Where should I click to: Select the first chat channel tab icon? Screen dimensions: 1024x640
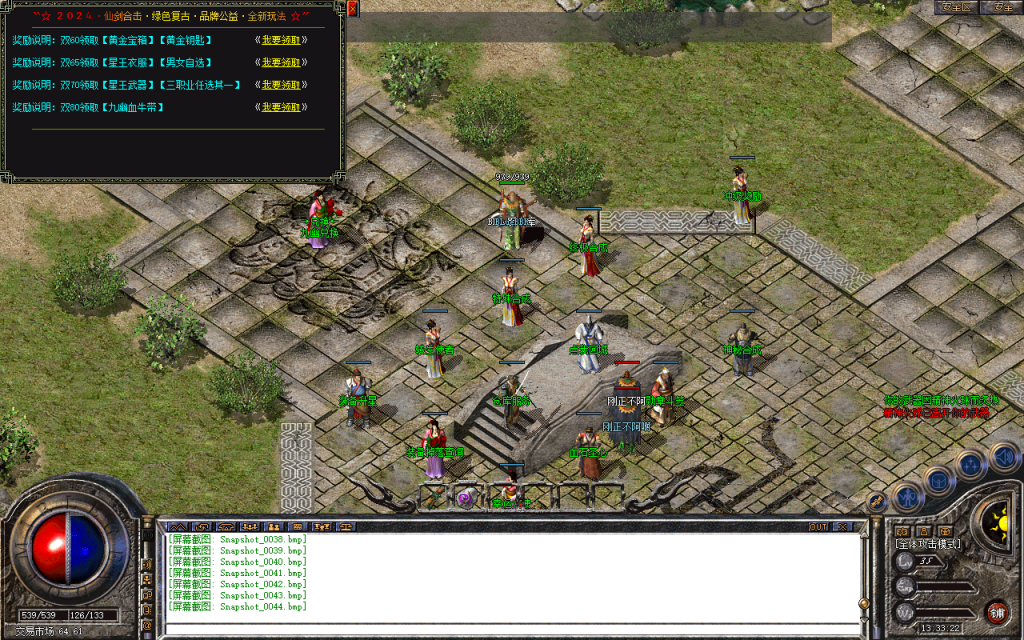177,526
